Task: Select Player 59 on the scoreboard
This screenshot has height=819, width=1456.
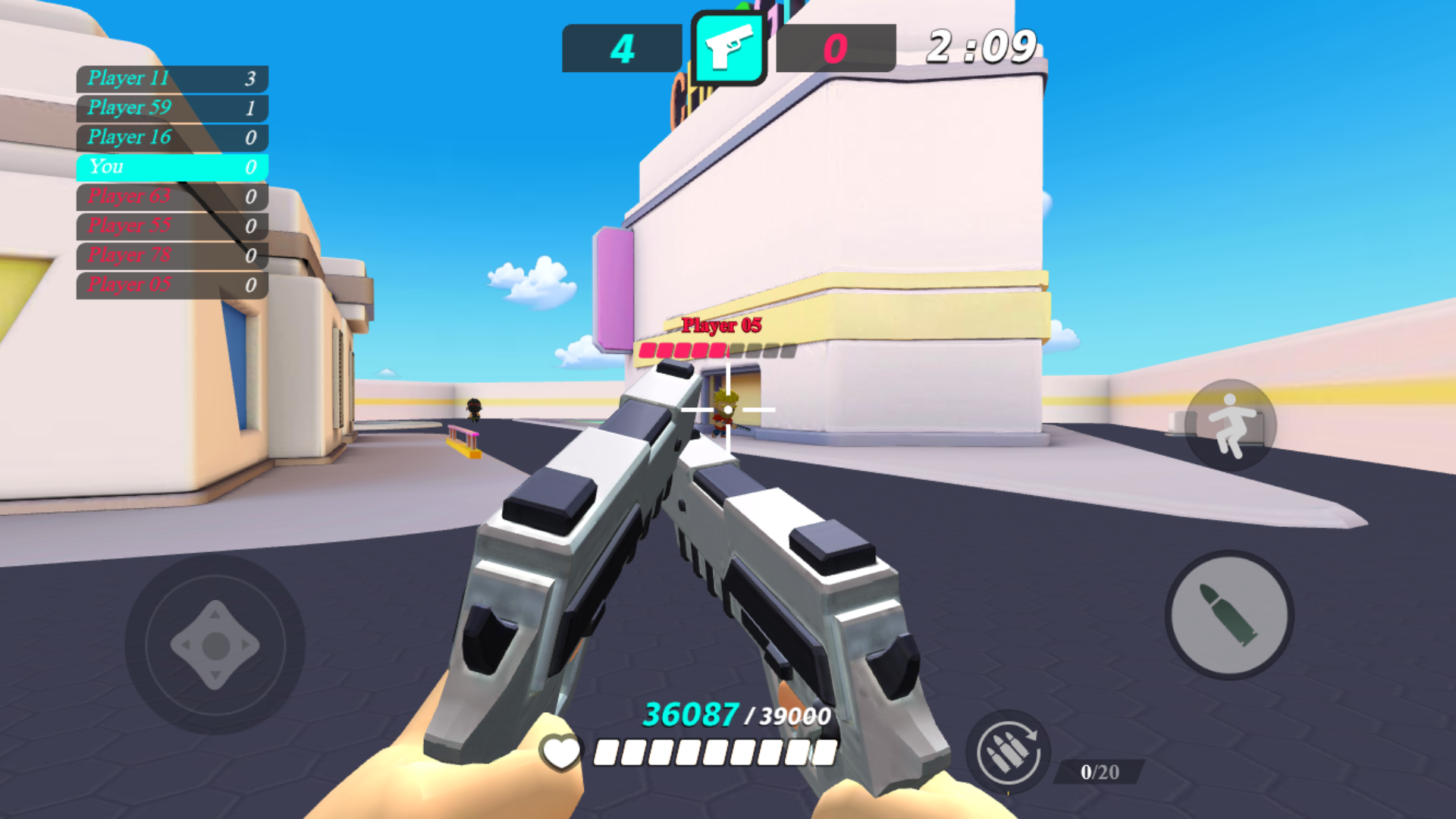Action: pos(171,108)
